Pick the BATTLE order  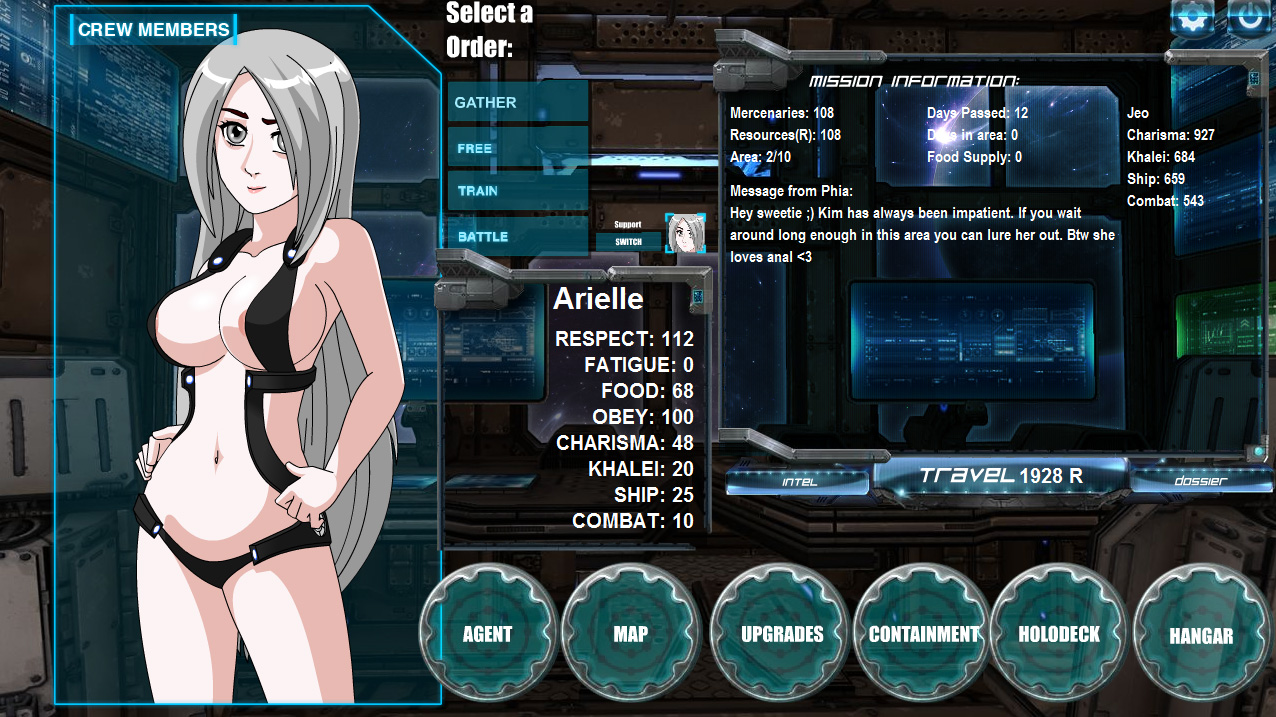pos(517,237)
